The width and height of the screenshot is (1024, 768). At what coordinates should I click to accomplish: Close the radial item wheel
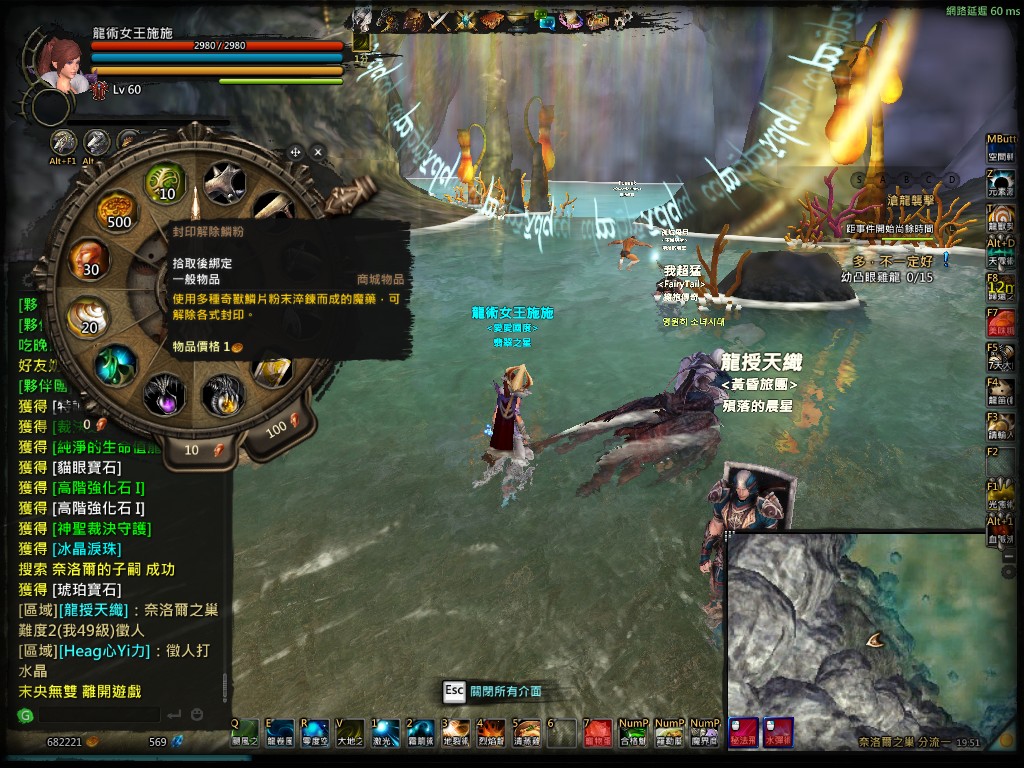click(318, 152)
